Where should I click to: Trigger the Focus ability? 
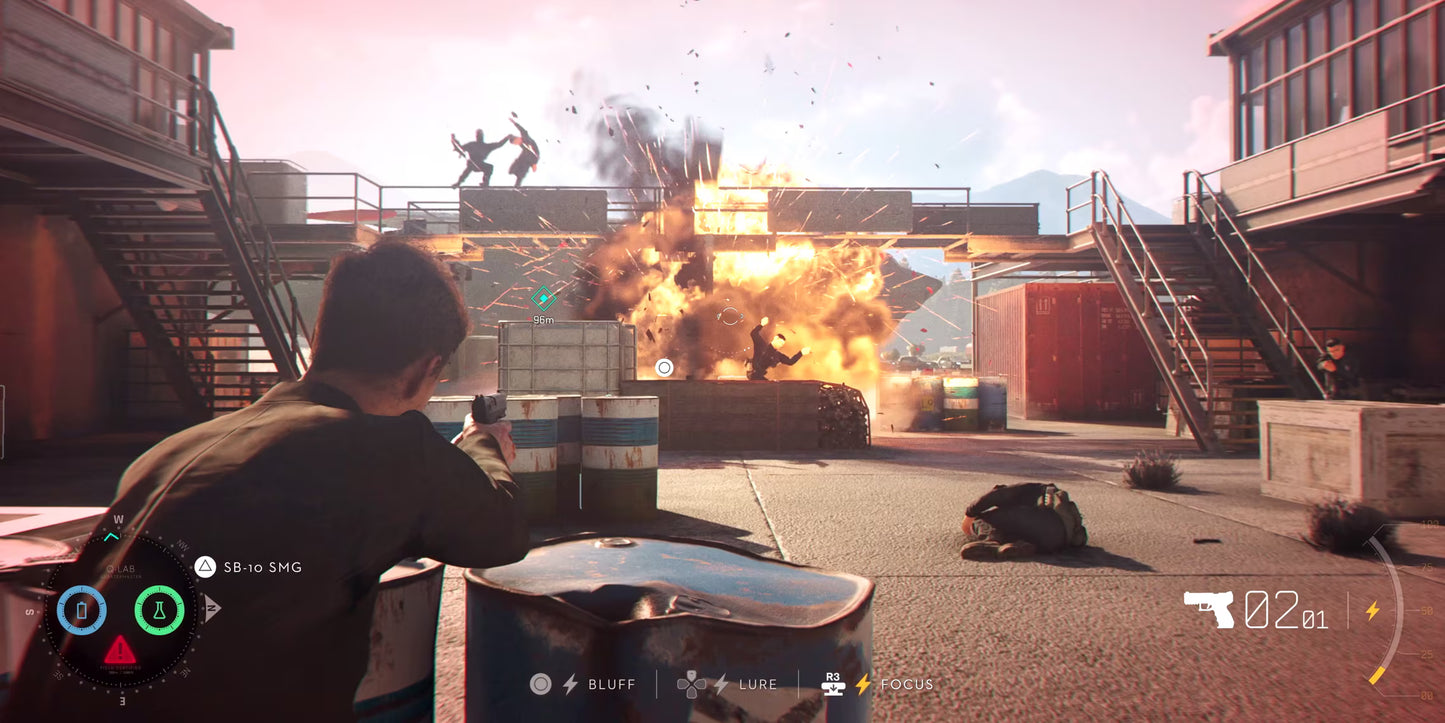[x=907, y=684]
